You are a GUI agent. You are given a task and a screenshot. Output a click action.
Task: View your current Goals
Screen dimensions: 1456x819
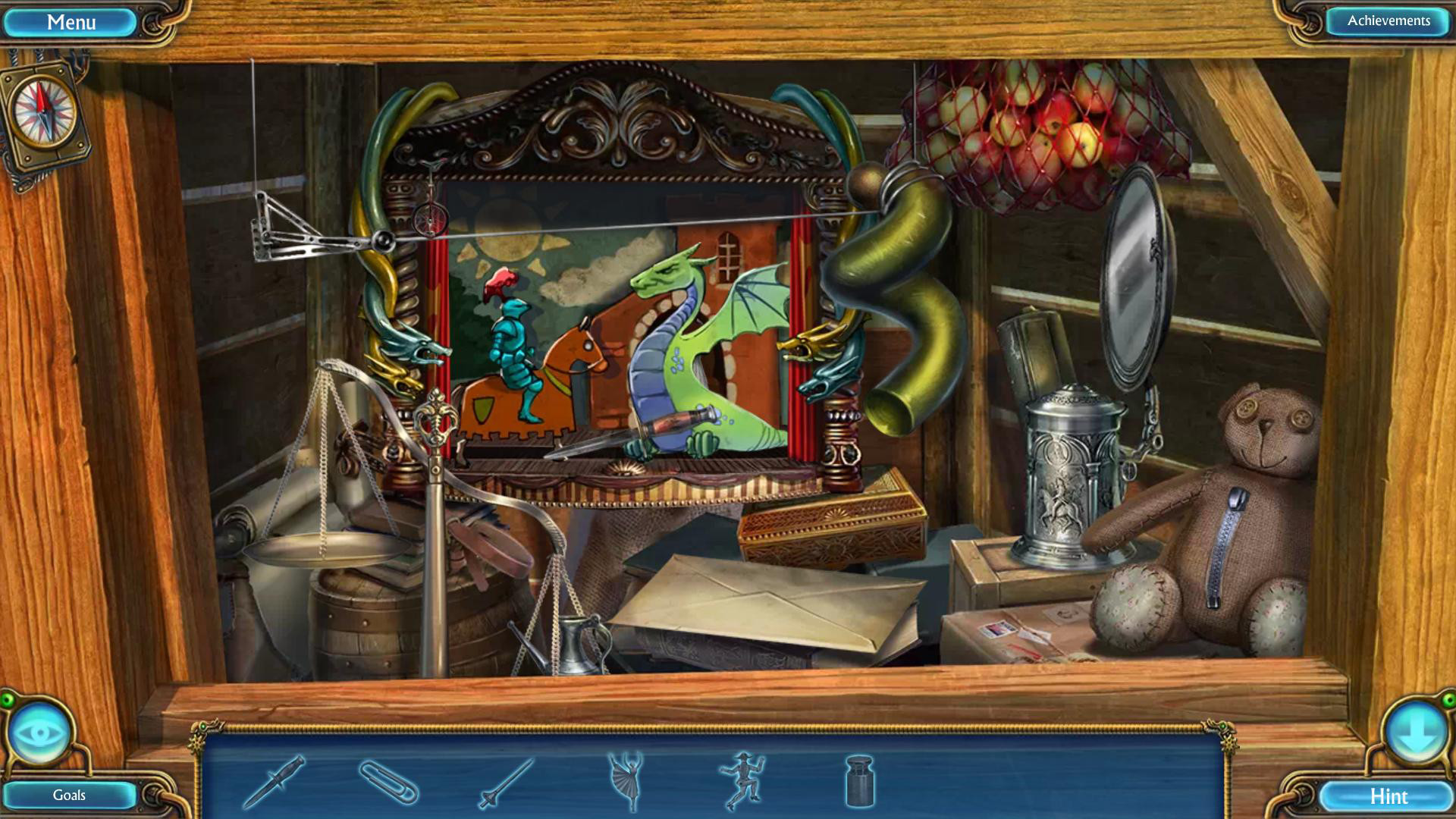click(x=68, y=795)
